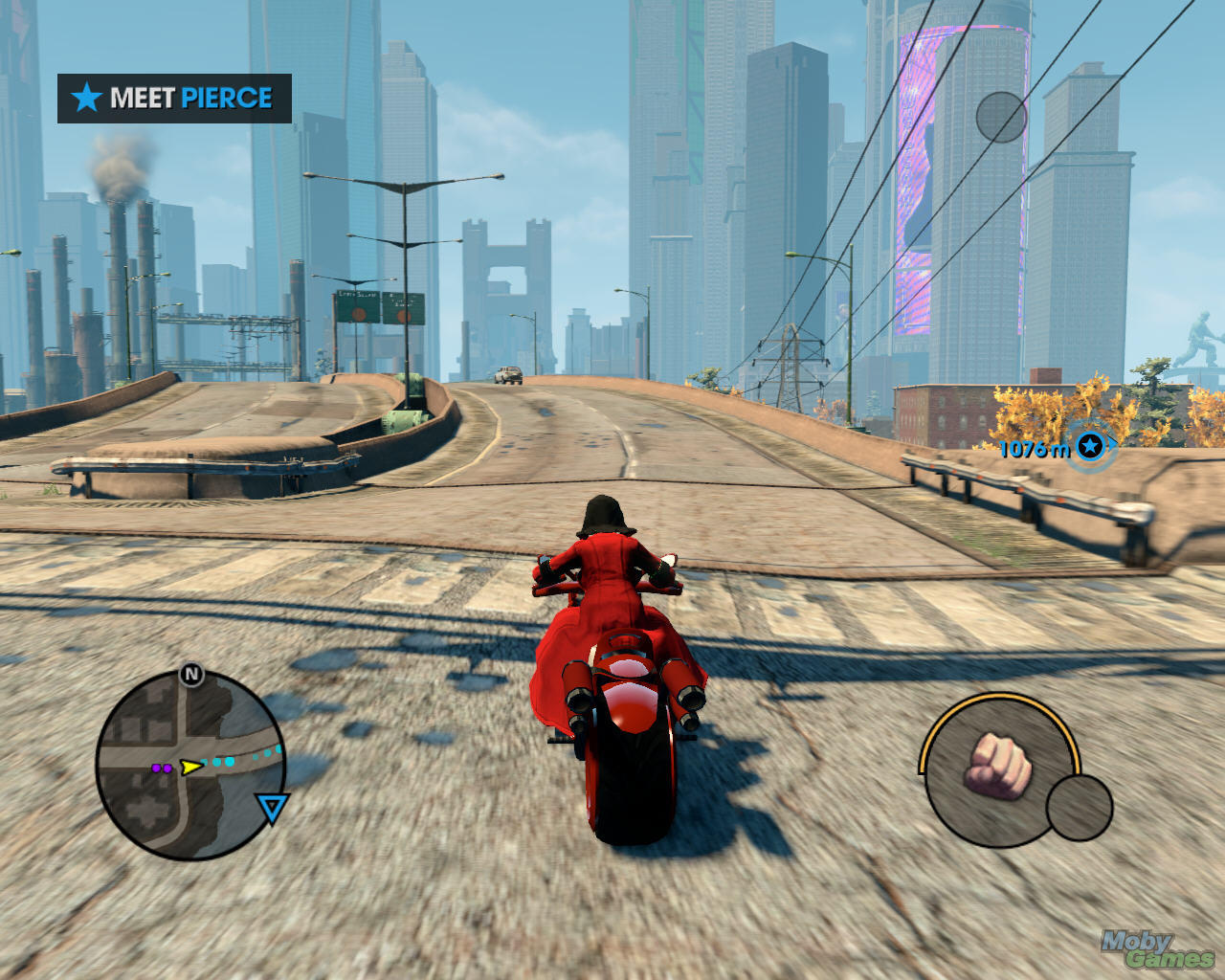Click a purple dot on the minimap
Image resolution: width=1225 pixels, height=980 pixels.
pos(156,768)
